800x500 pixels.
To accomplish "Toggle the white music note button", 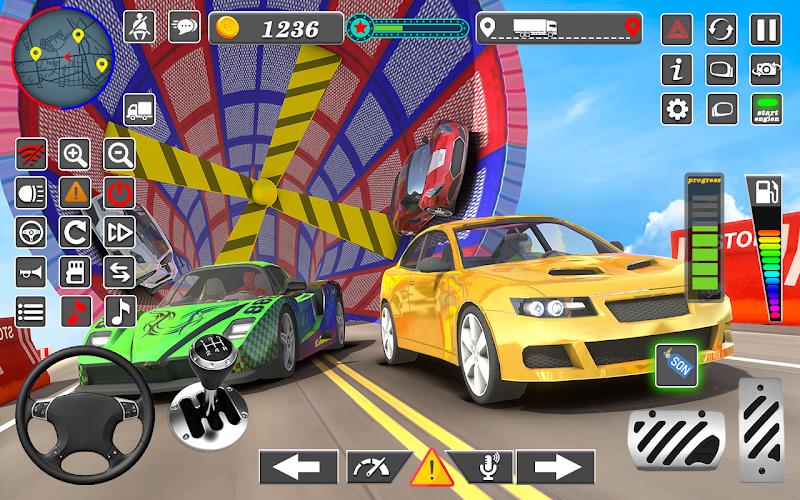I will tap(120, 310).
